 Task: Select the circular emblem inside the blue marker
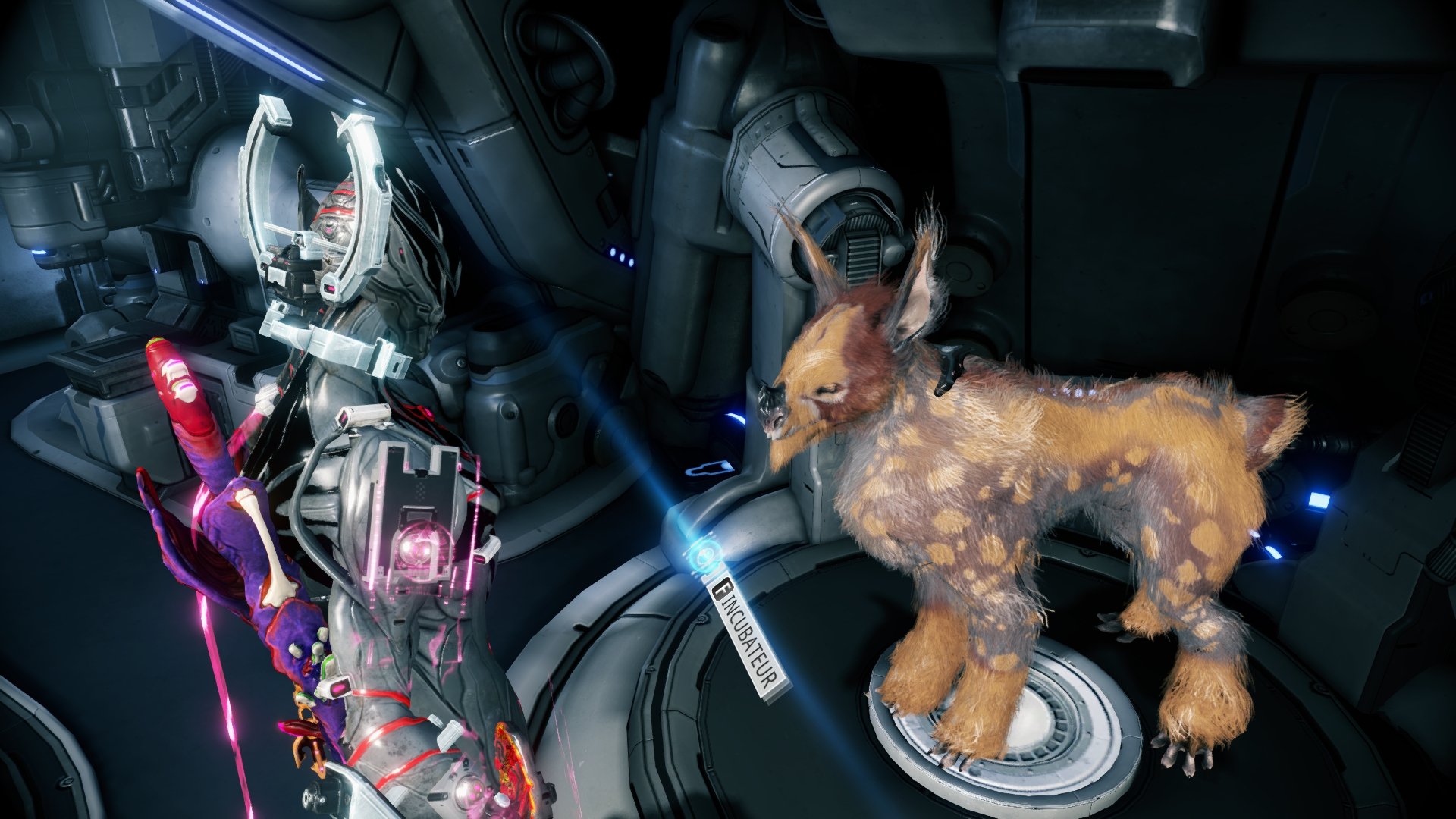click(x=705, y=554)
